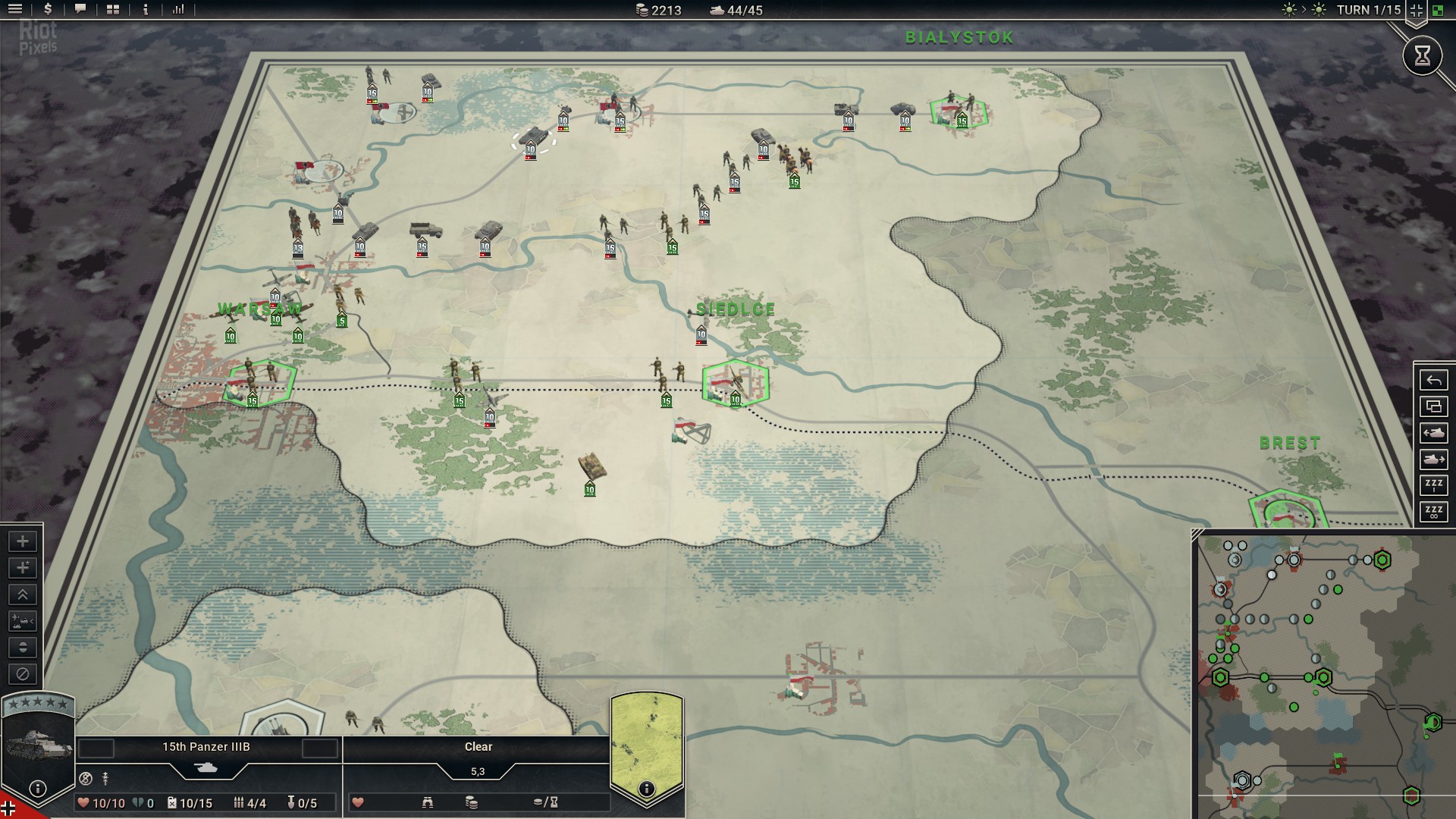Click the strategic minimap
1456x819 pixels.
pyautogui.click(x=1323, y=676)
